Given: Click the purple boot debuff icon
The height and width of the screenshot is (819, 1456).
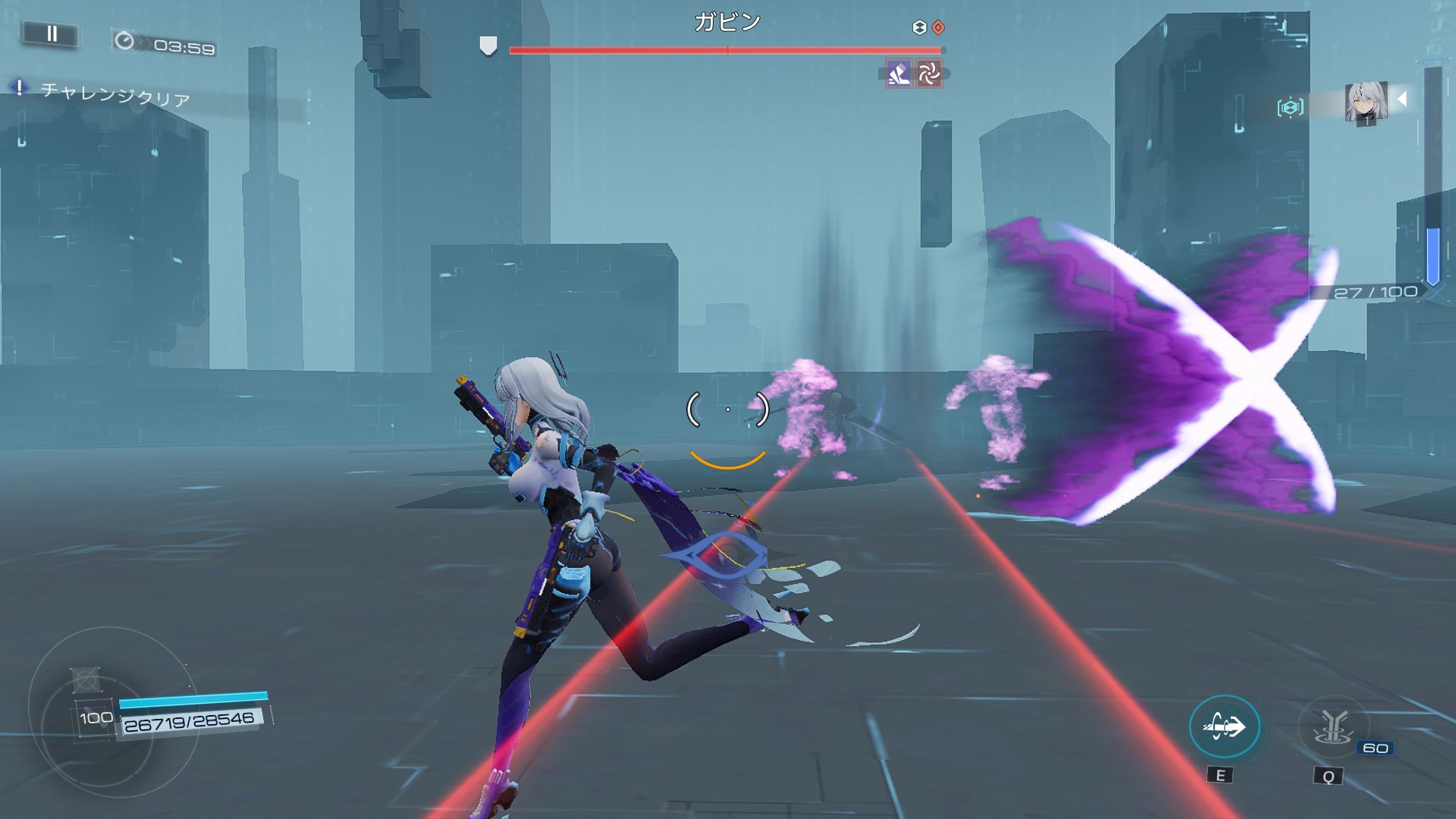Looking at the screenshot, I should pyautogui.click(x=899, y=74).
